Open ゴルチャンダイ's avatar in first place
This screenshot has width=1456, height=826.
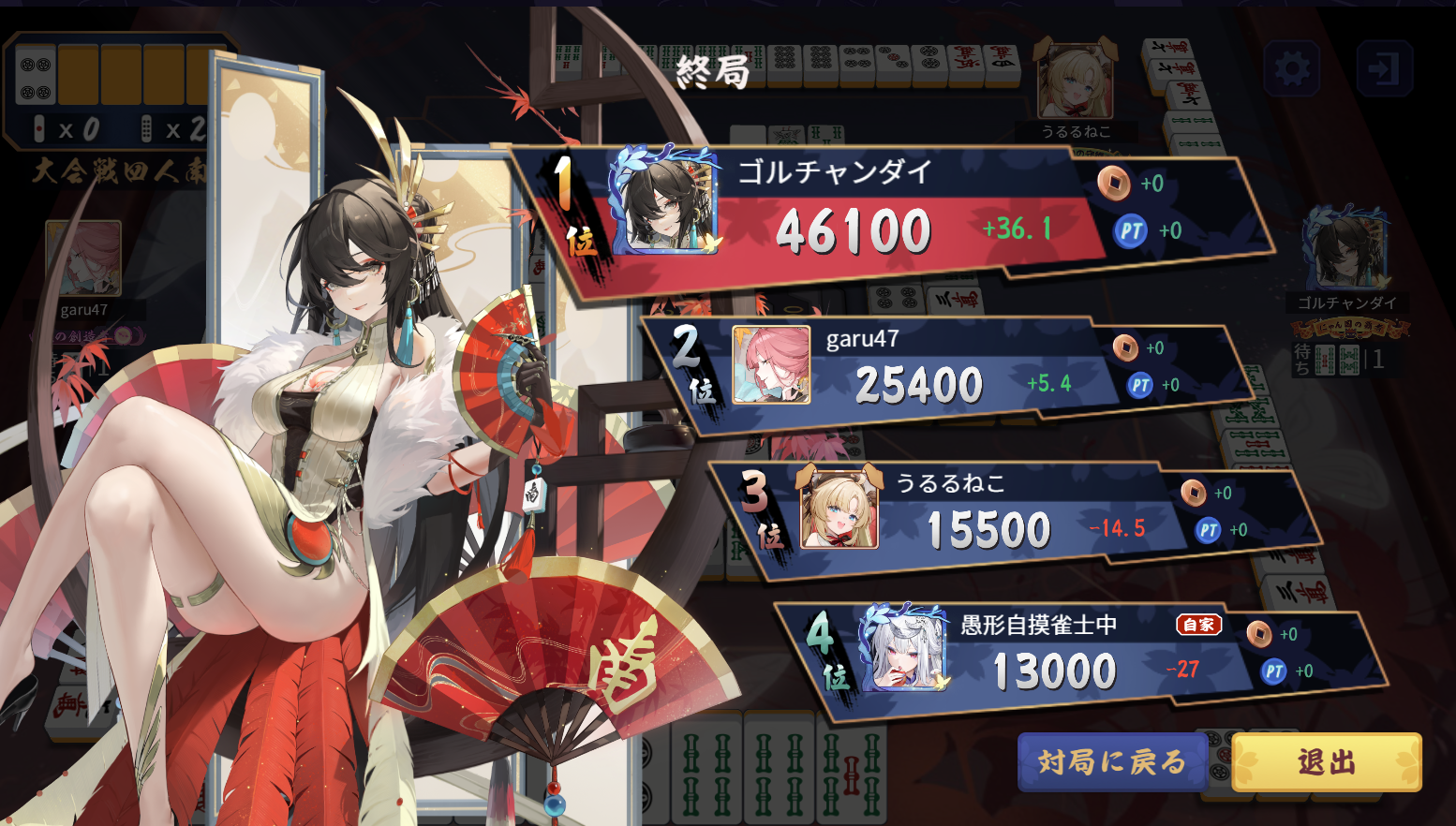(x=665, y=203)
